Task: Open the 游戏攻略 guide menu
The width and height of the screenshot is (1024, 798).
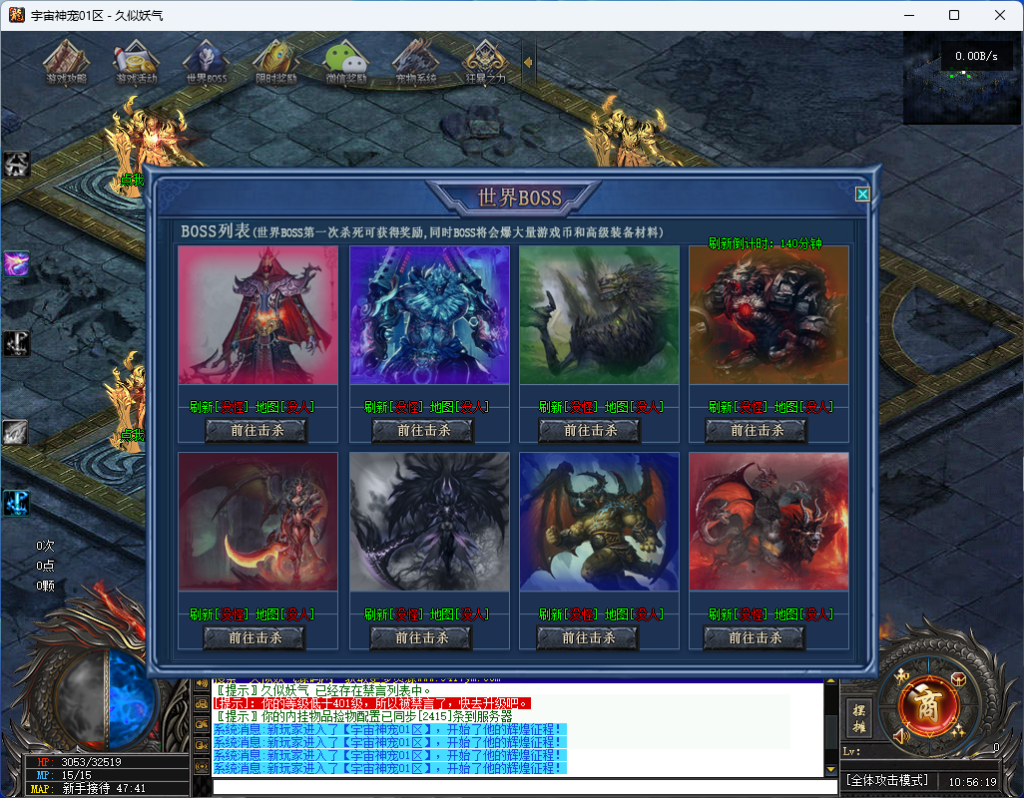Action: coord(66,63)
